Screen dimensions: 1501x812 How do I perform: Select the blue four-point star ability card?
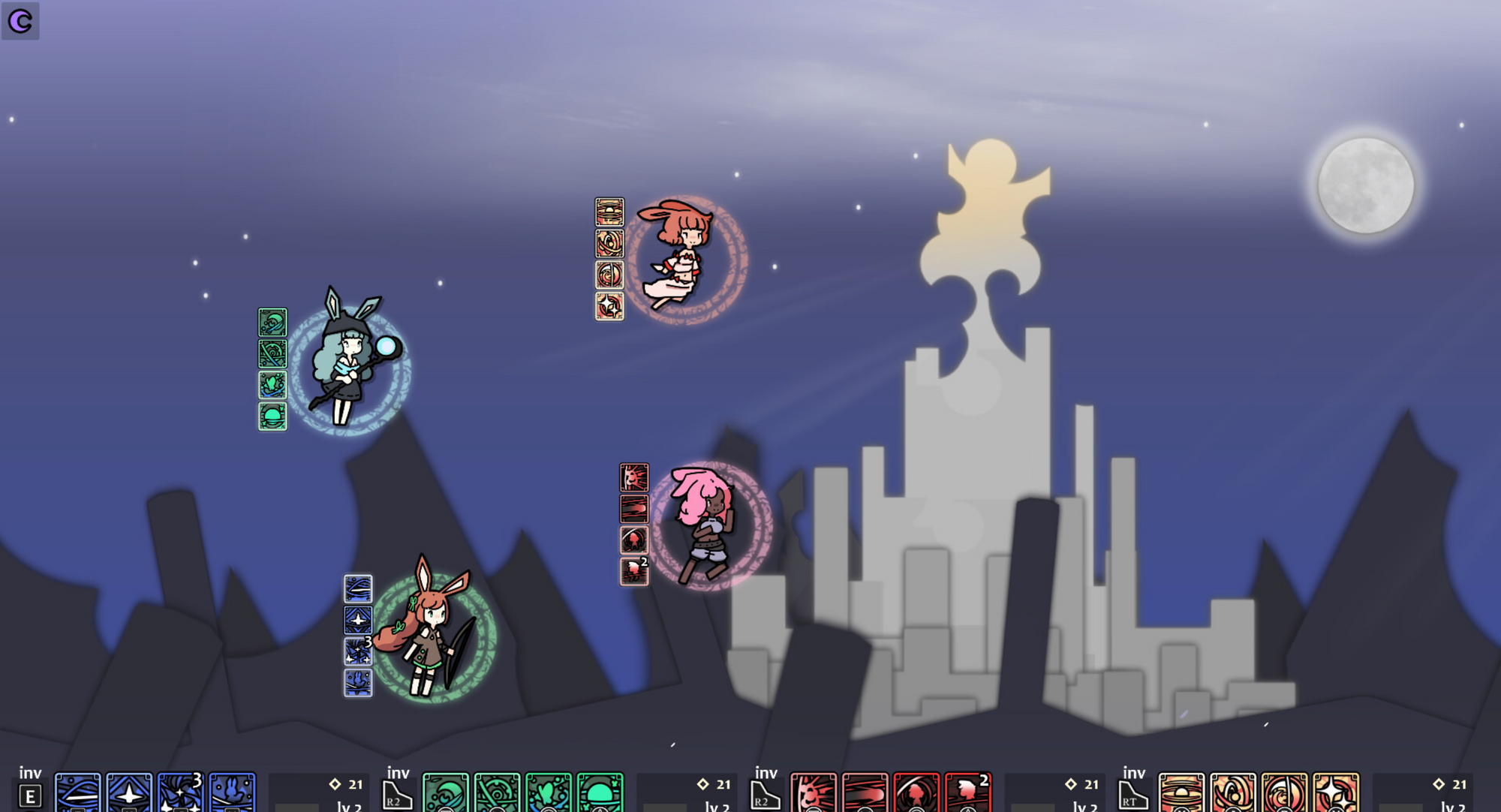pyautogui.click(x=129, y=793)
